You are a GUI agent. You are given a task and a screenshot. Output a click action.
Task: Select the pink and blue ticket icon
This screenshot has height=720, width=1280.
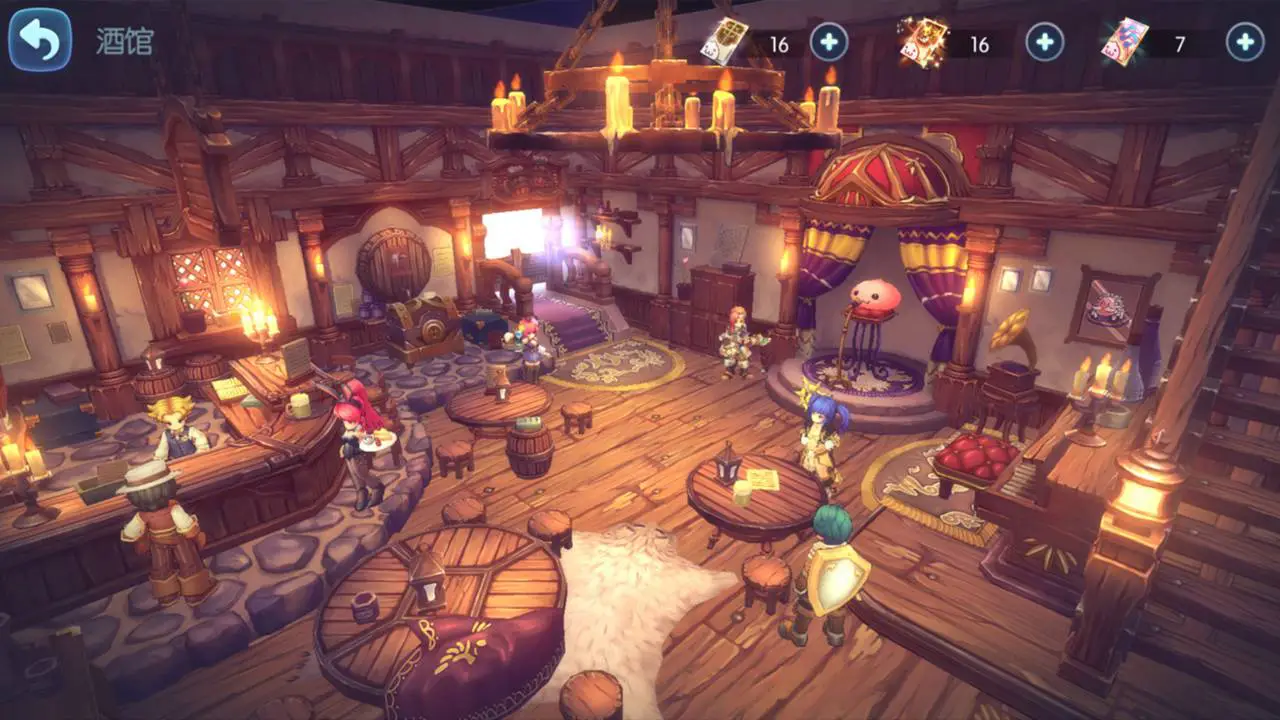pos(1124,42)
